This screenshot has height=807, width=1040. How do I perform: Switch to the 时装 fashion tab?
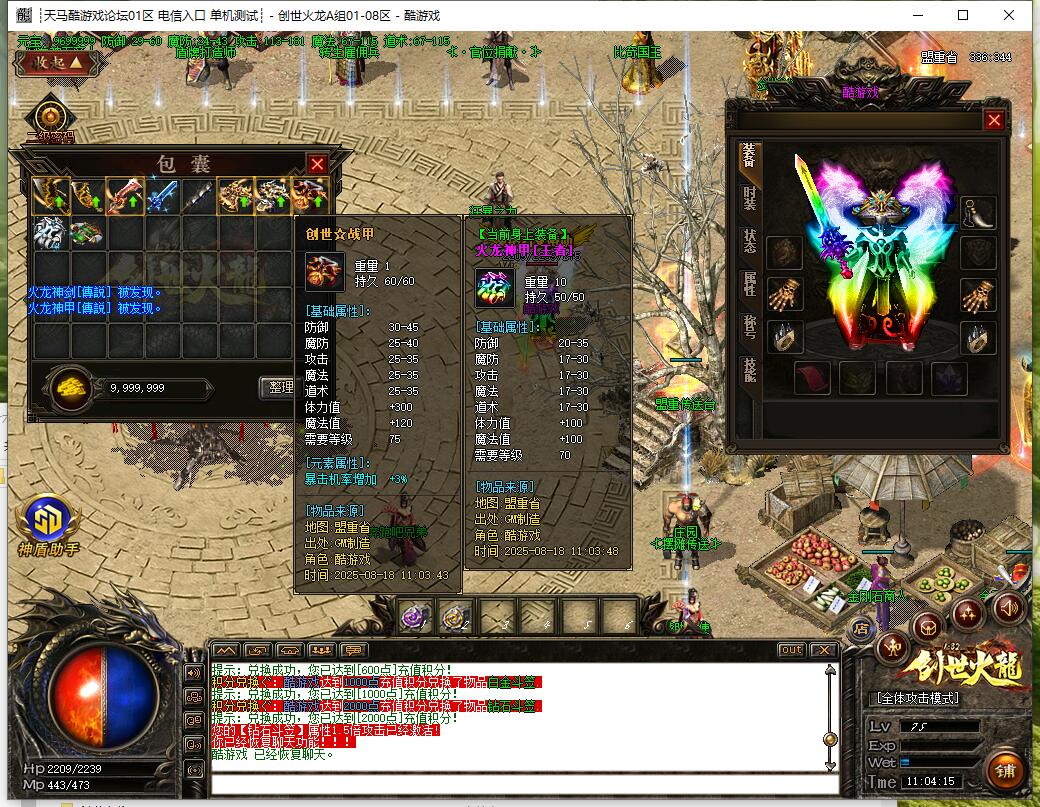click(x=749, y=198)
